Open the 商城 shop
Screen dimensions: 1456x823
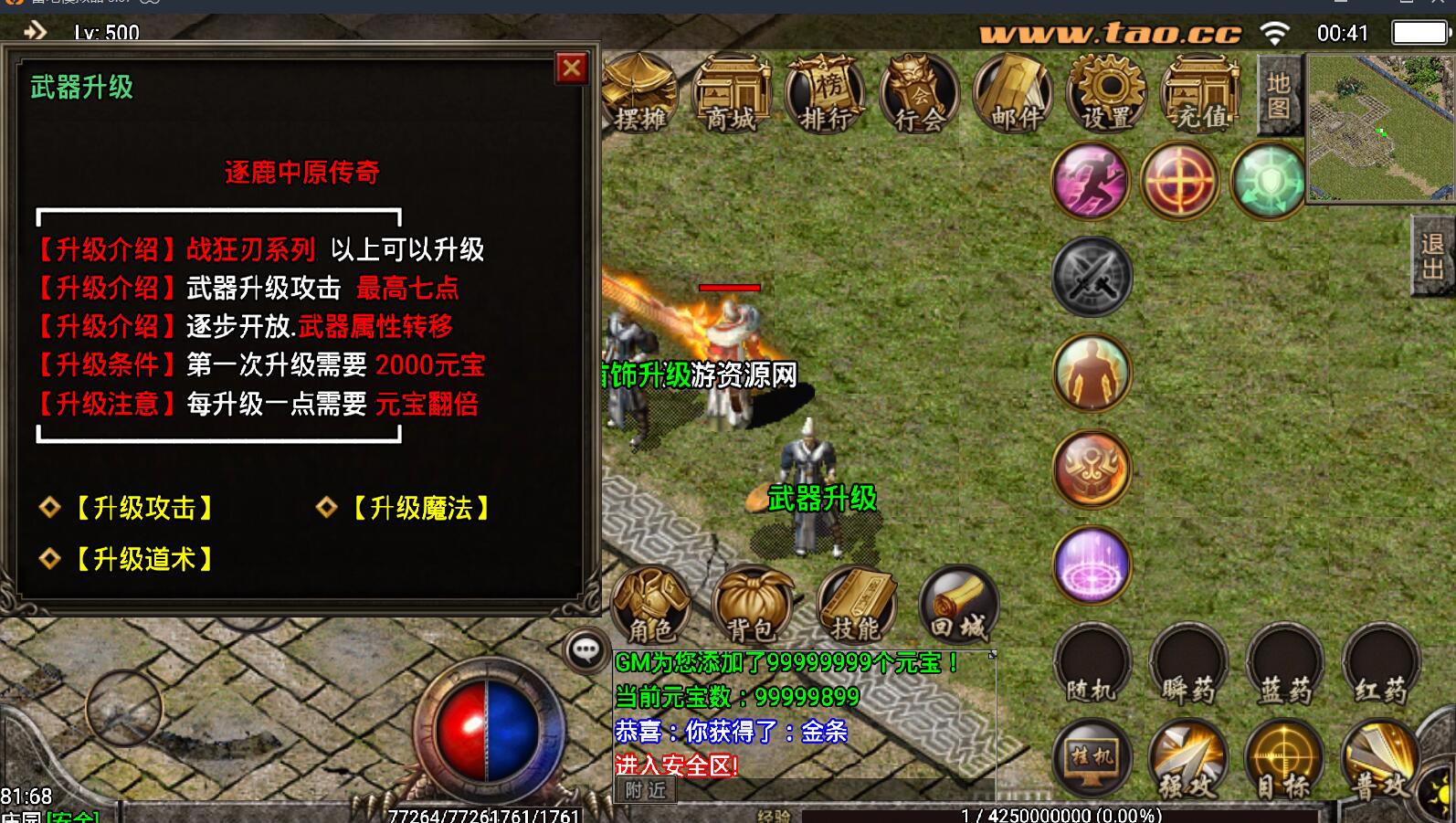click(732, 94)
